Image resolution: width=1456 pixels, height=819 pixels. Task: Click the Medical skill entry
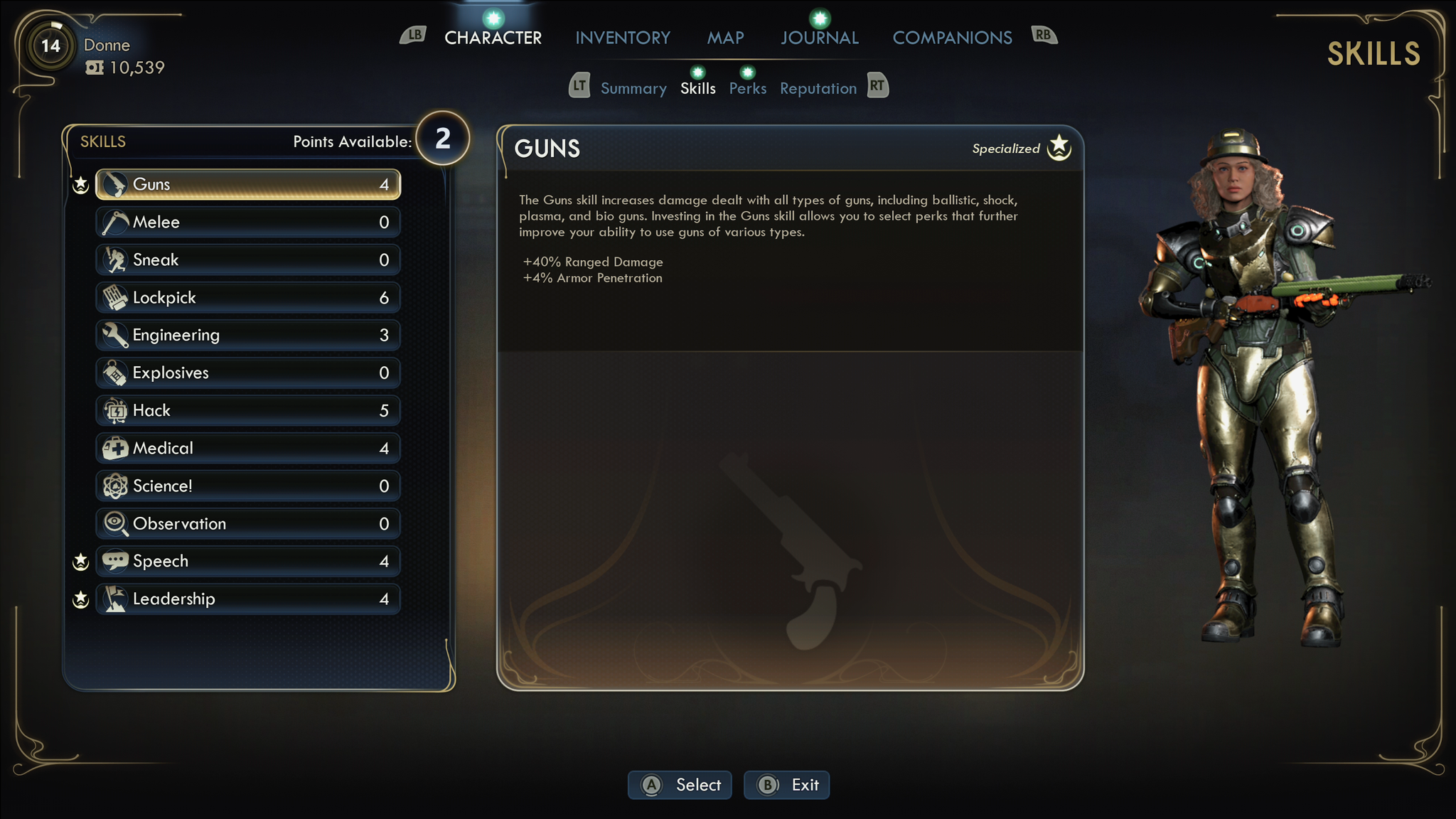tap(247, 449)
